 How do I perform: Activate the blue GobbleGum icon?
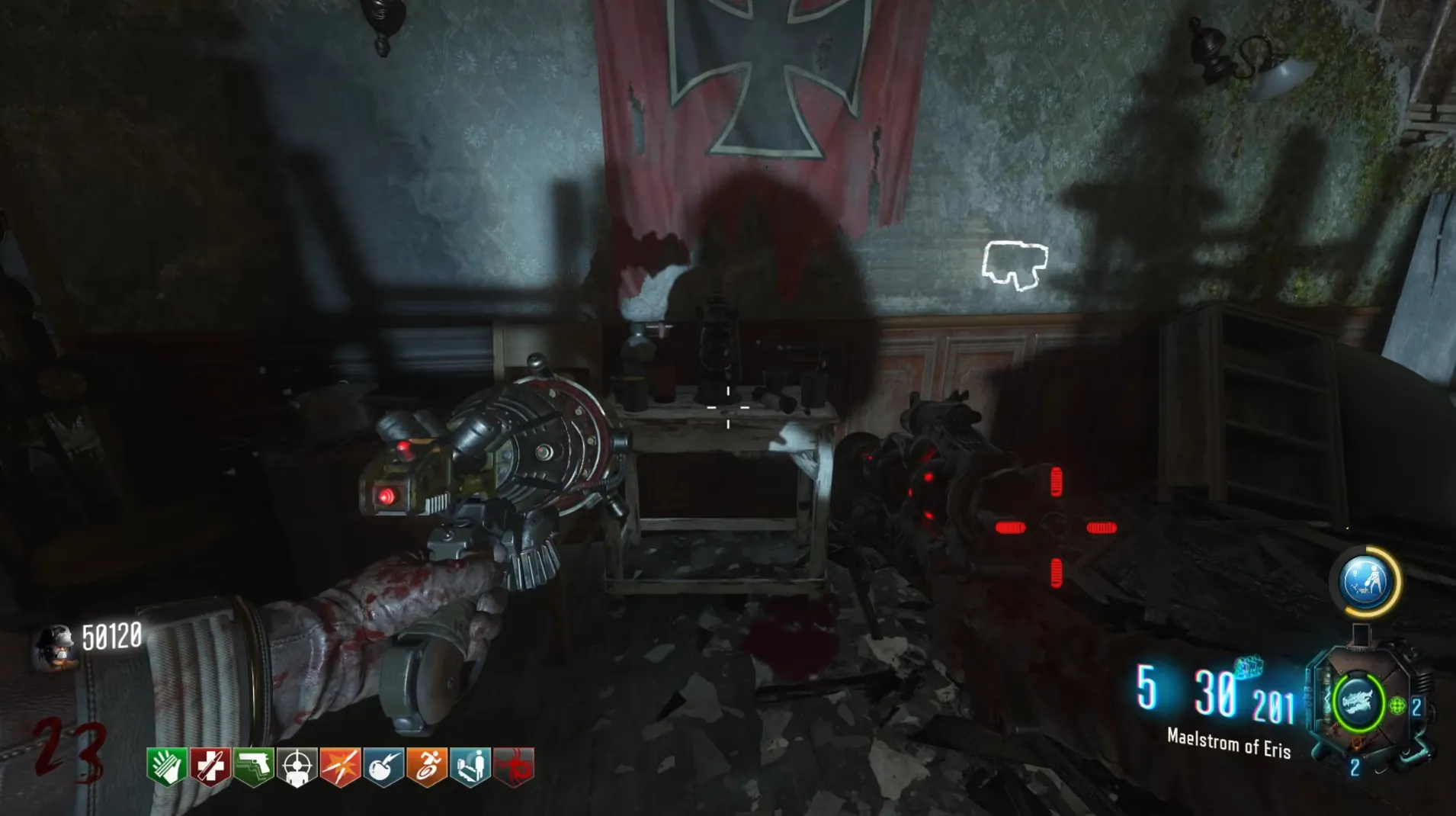[1365, 581]
